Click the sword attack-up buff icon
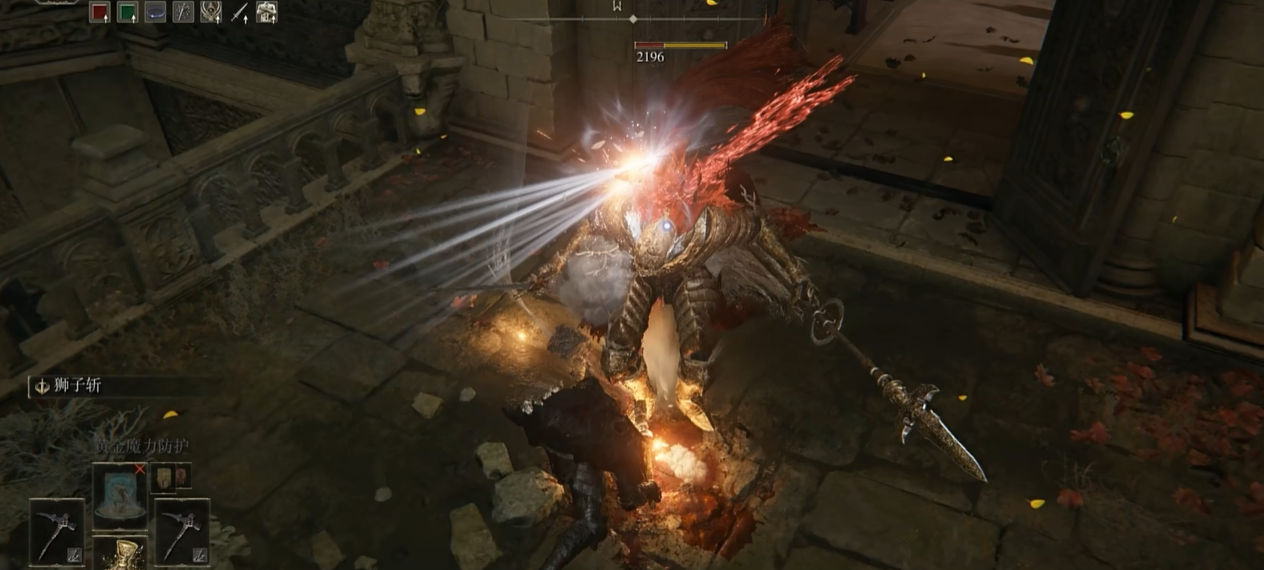Image resolution: width=1264 pixels, height=570 pixels. coord(239,12)
